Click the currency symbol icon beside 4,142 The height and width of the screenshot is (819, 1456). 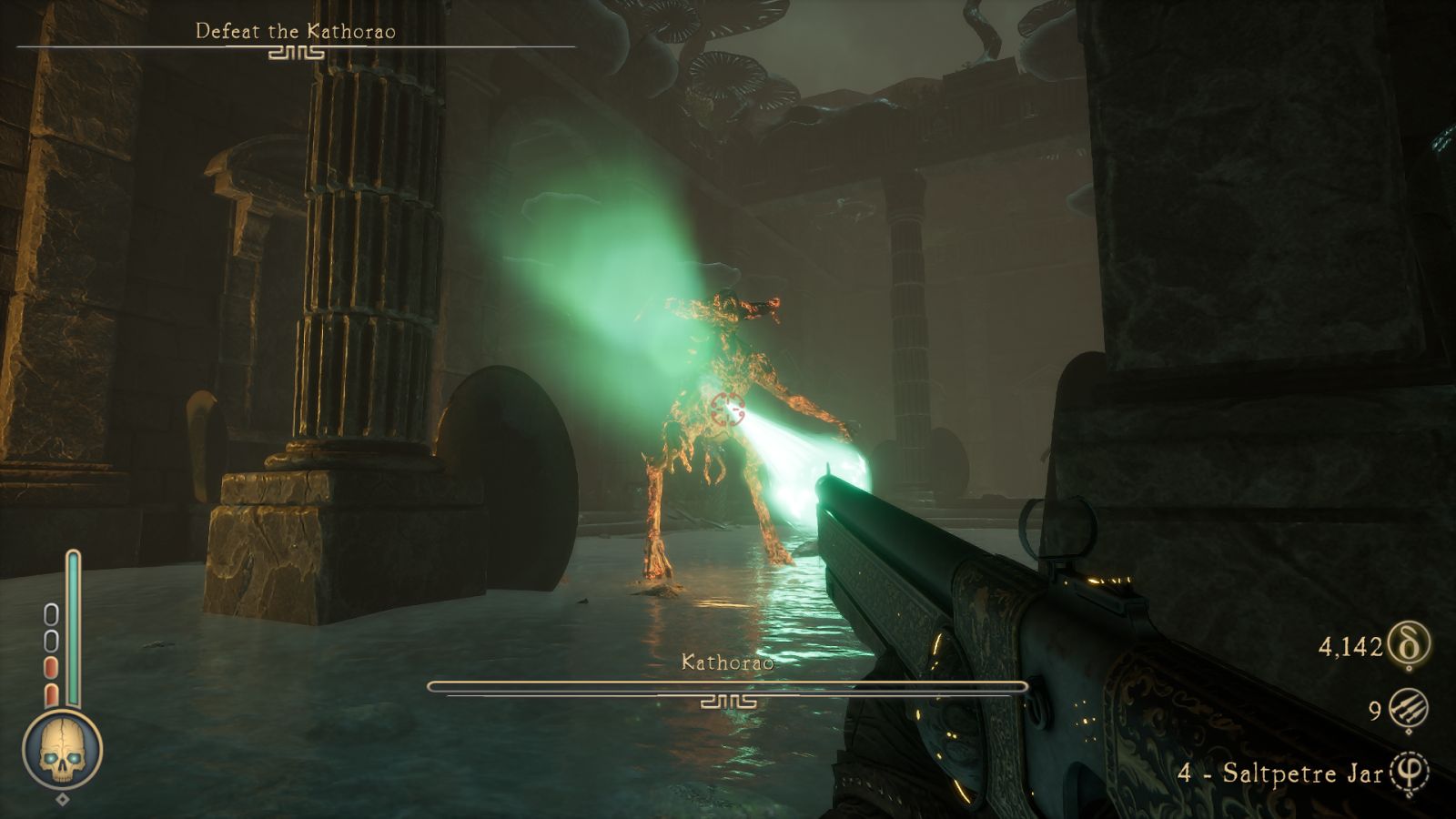coord(1409,645)
